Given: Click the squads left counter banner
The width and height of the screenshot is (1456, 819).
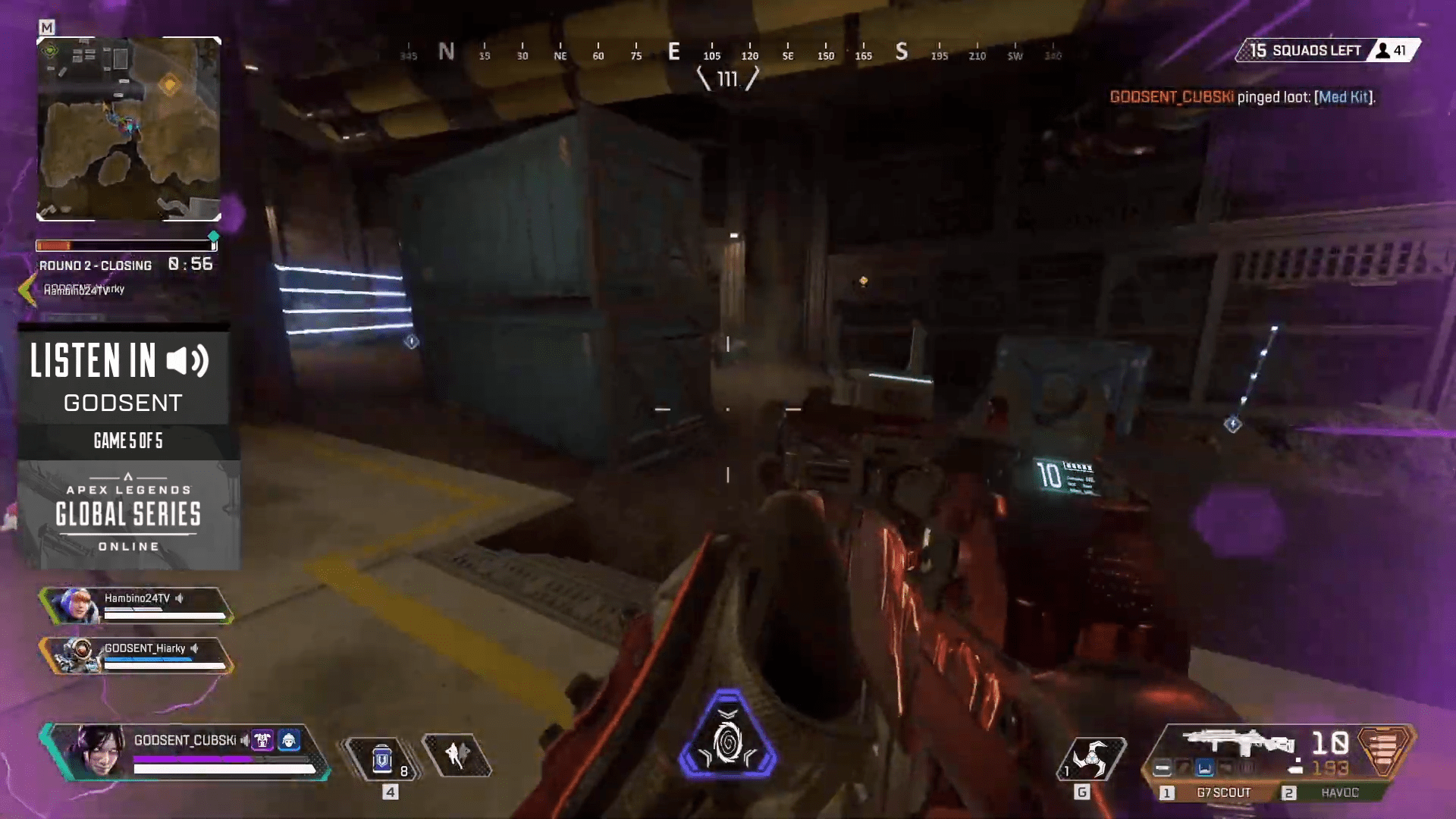Looking at the screenshot, I should pos(1328,51).
